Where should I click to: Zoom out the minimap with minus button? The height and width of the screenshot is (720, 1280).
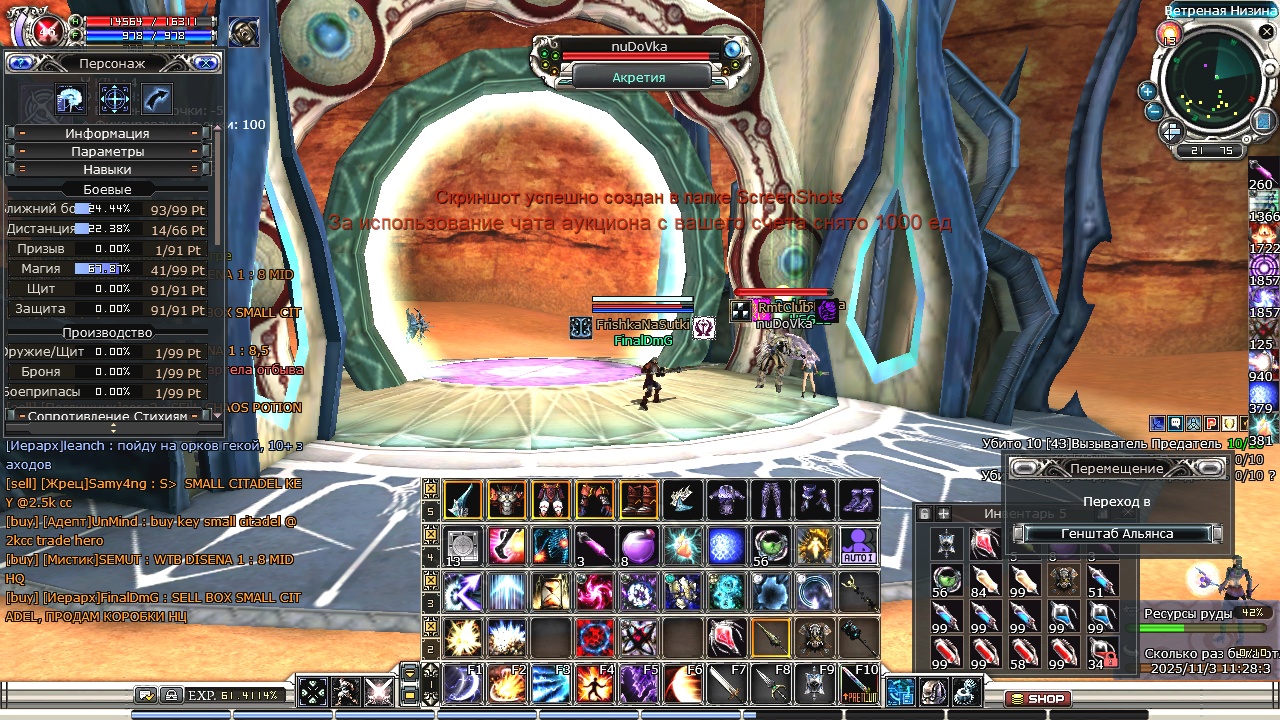point(1154,111)
